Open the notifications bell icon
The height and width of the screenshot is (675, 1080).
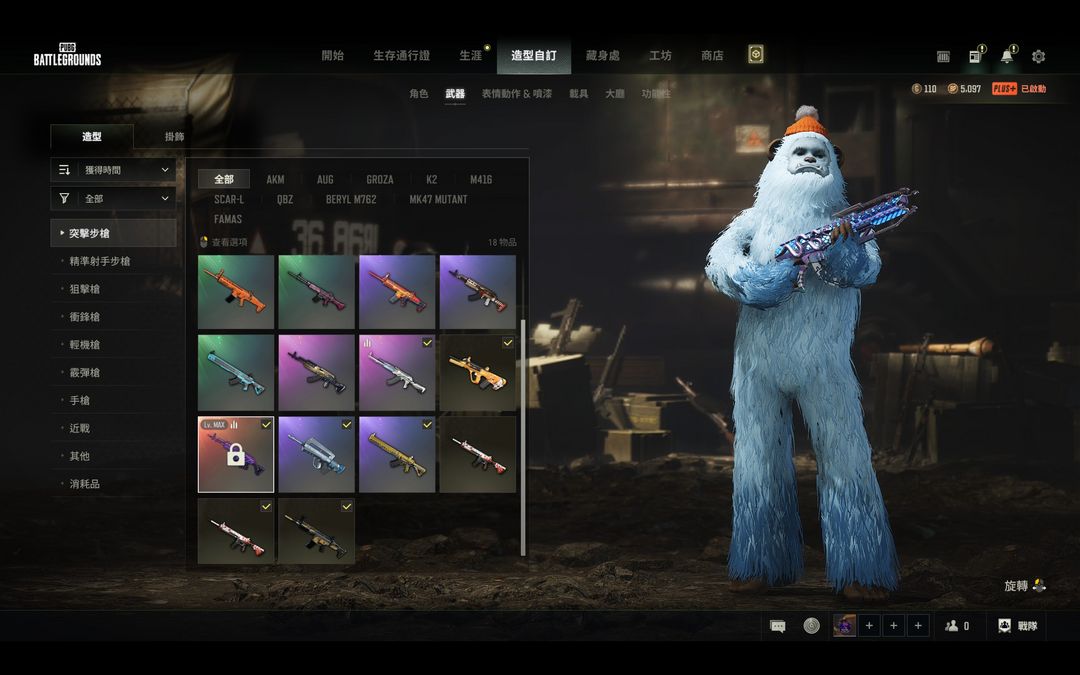click(1006, 57)
